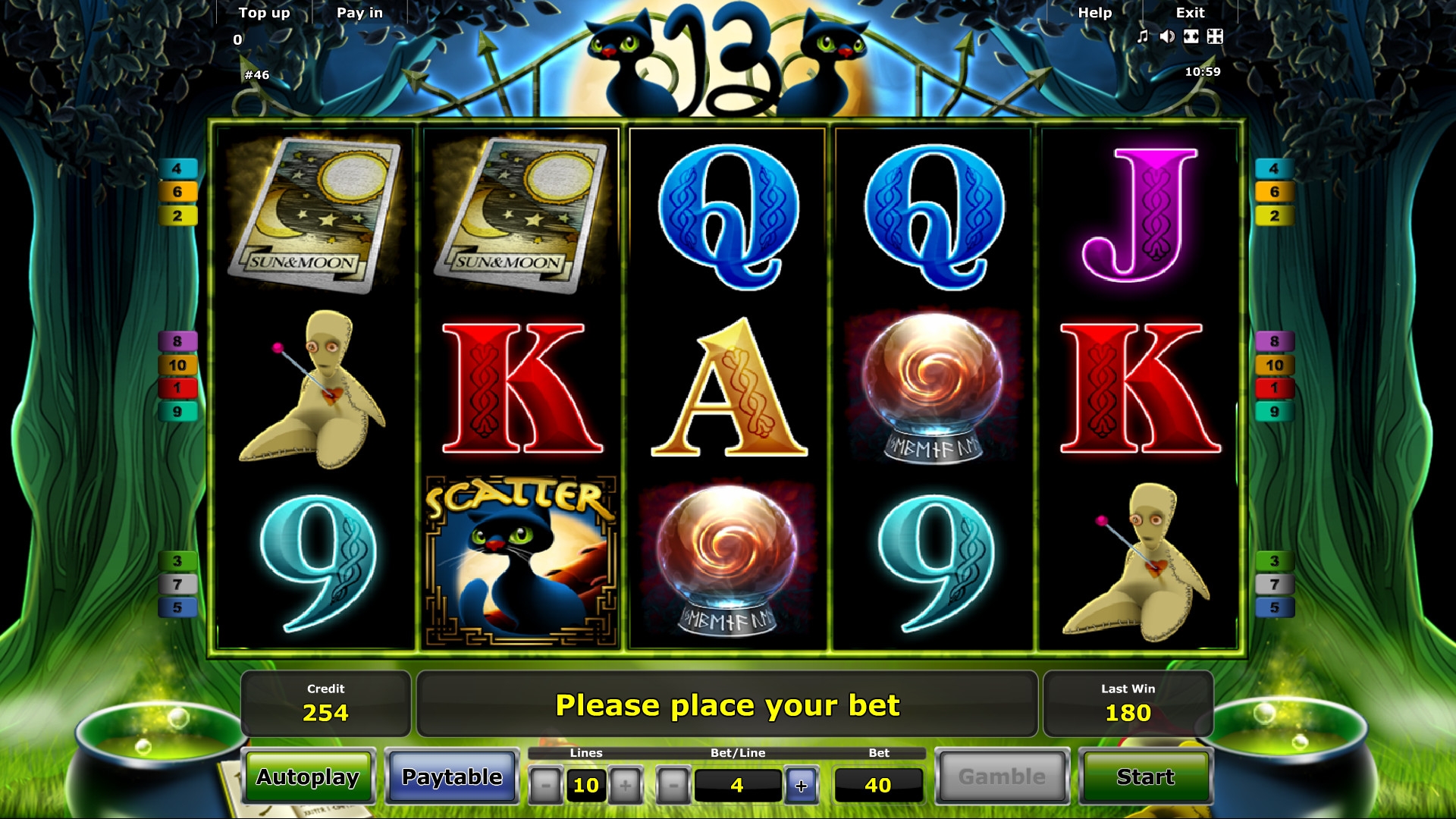Toggle the inward-arrows fullscreen icon
The image size is (1456, 819).
click(1215, 36)
